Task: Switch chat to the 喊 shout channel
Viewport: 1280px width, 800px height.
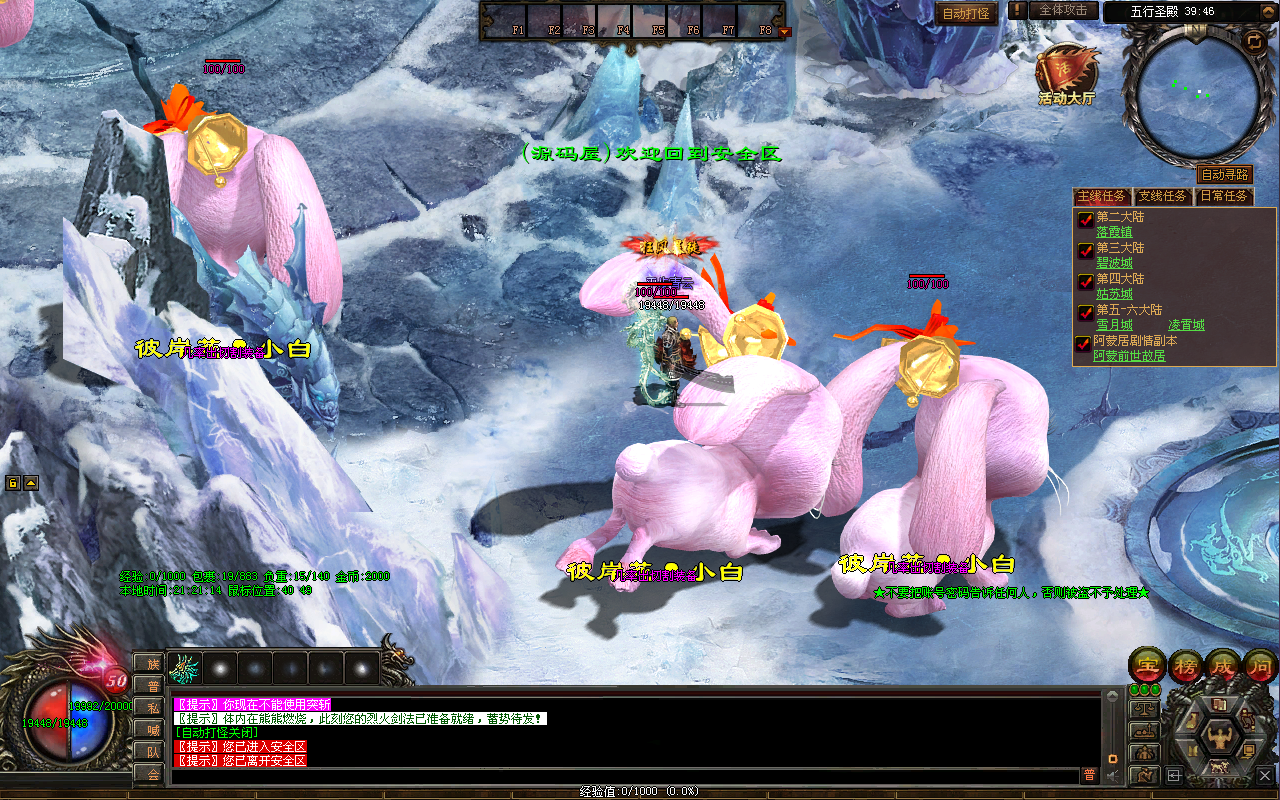Action: (153, 729)
